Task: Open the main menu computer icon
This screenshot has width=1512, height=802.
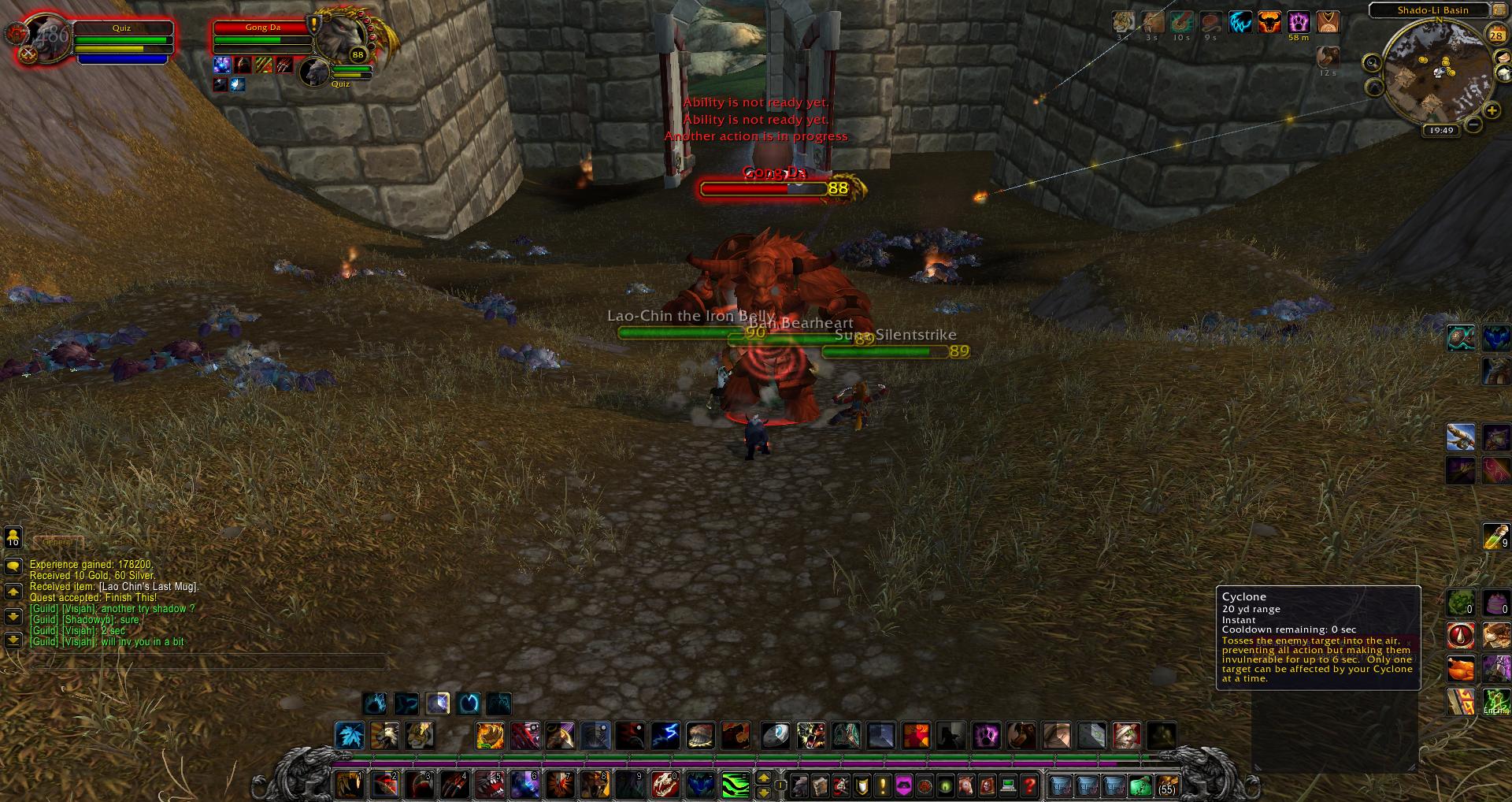Action: click(1007, 785)
